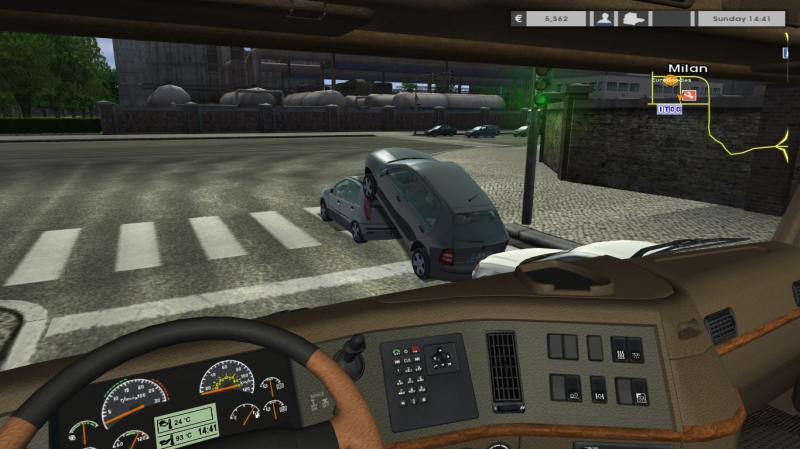
Task: Open the driver profile icon
Action: click(604, 18)
